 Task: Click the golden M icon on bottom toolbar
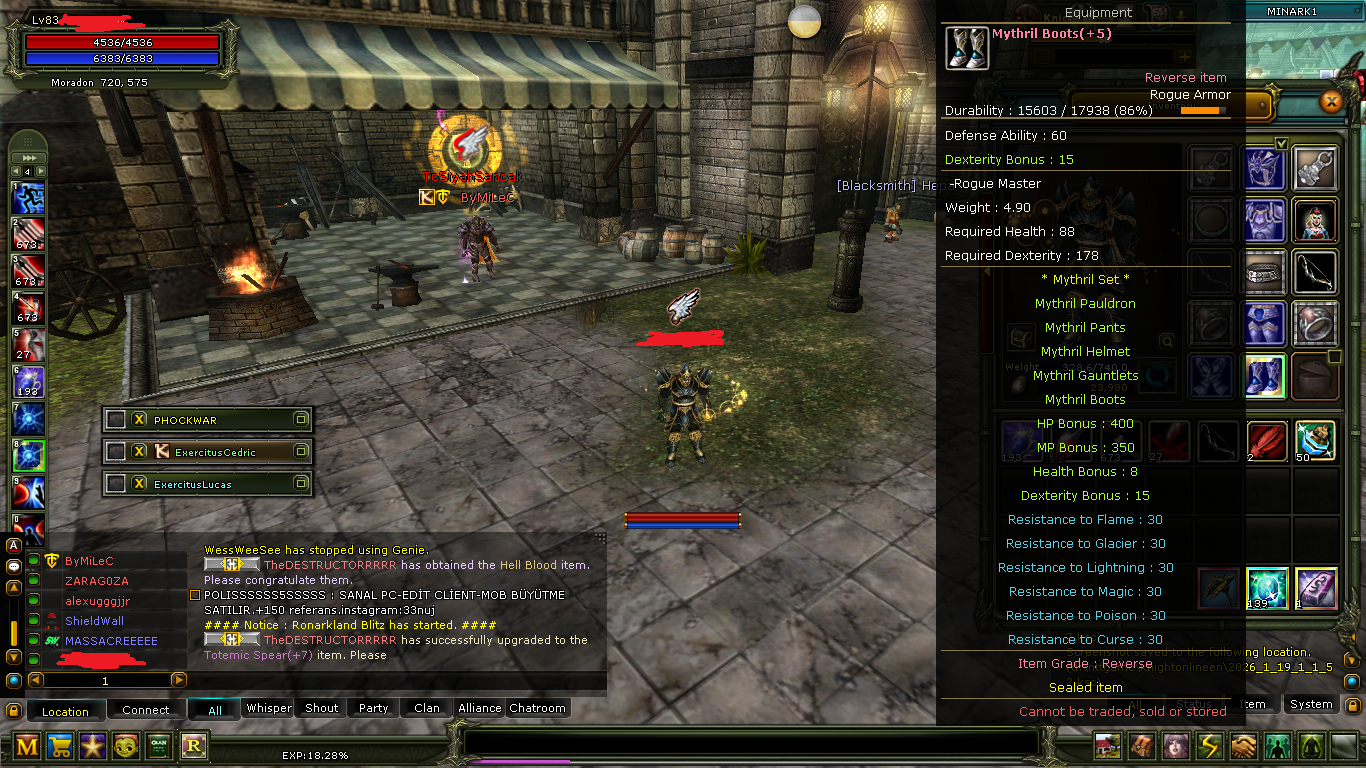click(x=26, y=745)
